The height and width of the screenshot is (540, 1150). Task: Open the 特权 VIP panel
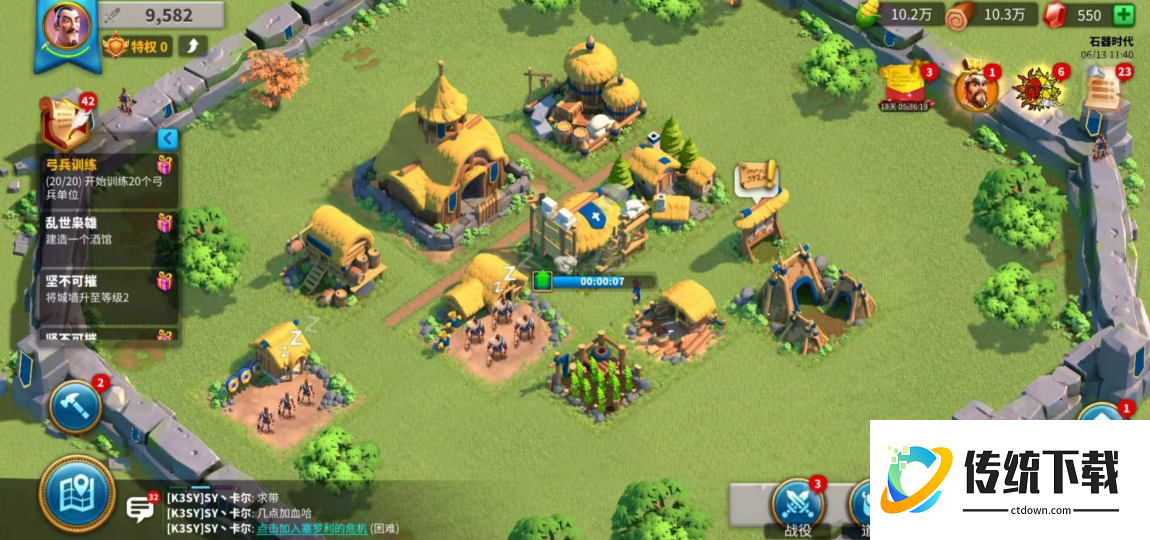[x=136, y=46]
